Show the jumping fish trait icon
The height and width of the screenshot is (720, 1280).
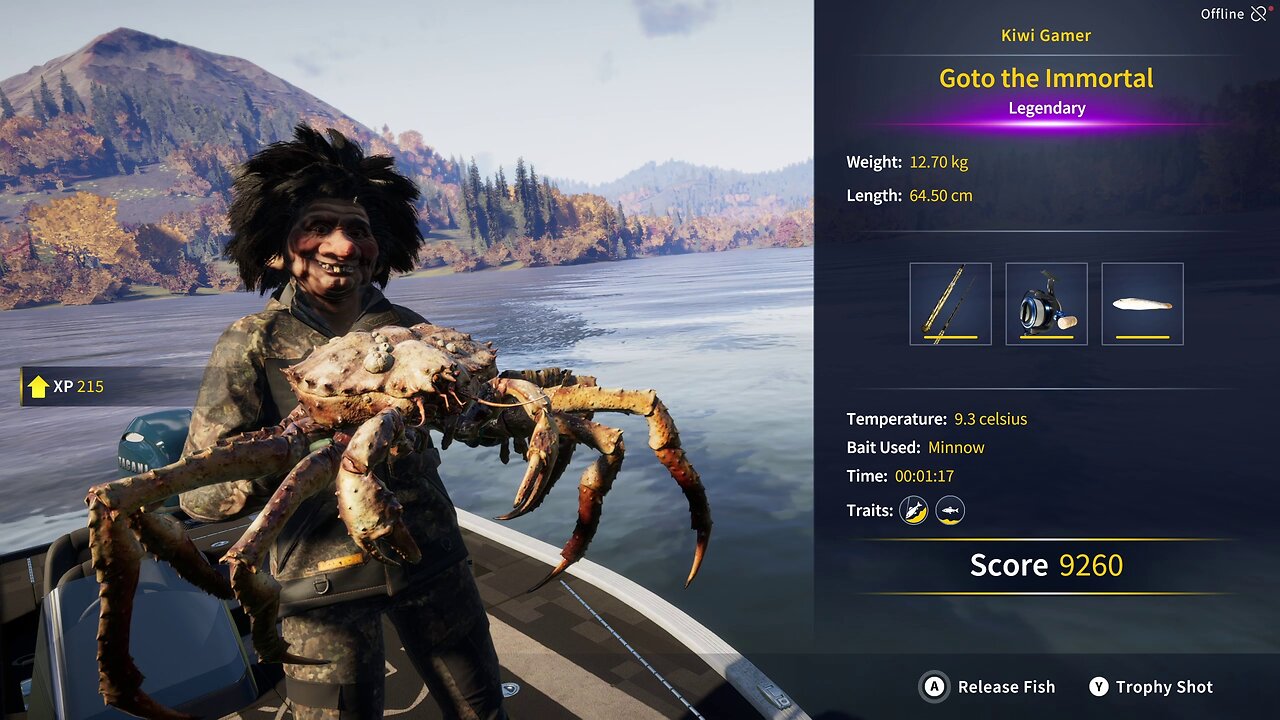pyautogui.click(x=913, y=511)
